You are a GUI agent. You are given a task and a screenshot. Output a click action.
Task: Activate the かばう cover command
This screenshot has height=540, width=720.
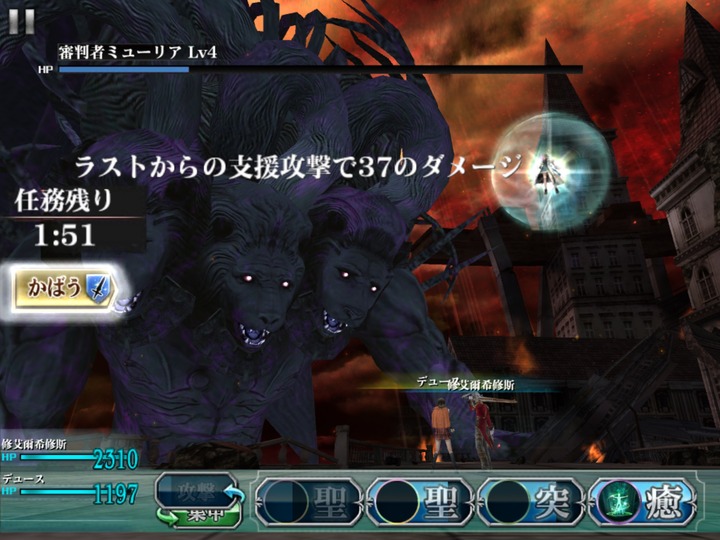click(62, 289)
